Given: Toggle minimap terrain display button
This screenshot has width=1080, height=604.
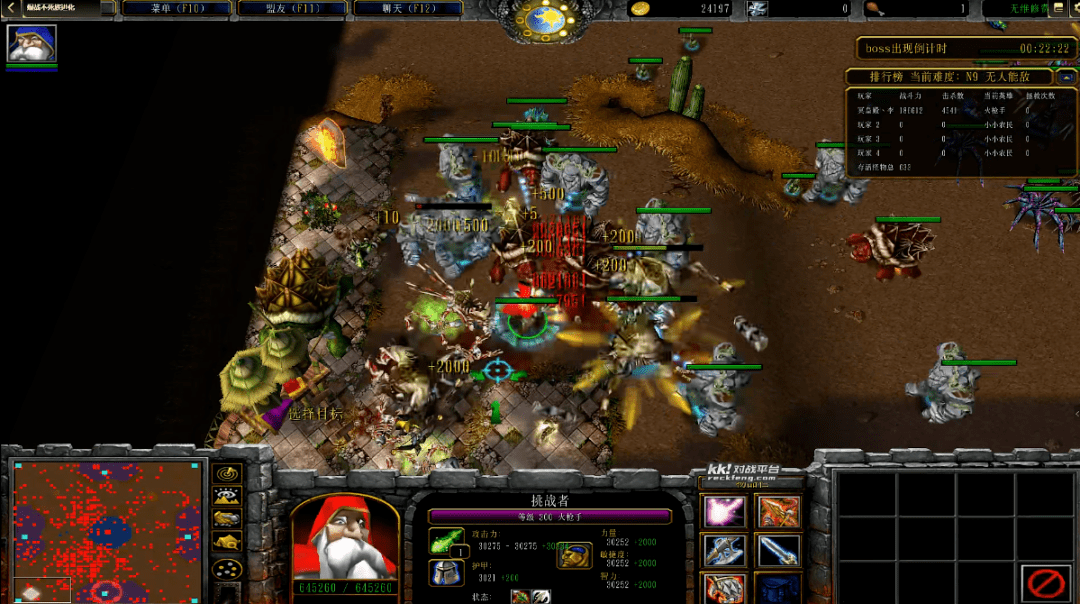Looking at the screenshot, I should pyautogui.click(x=228, y=496).
